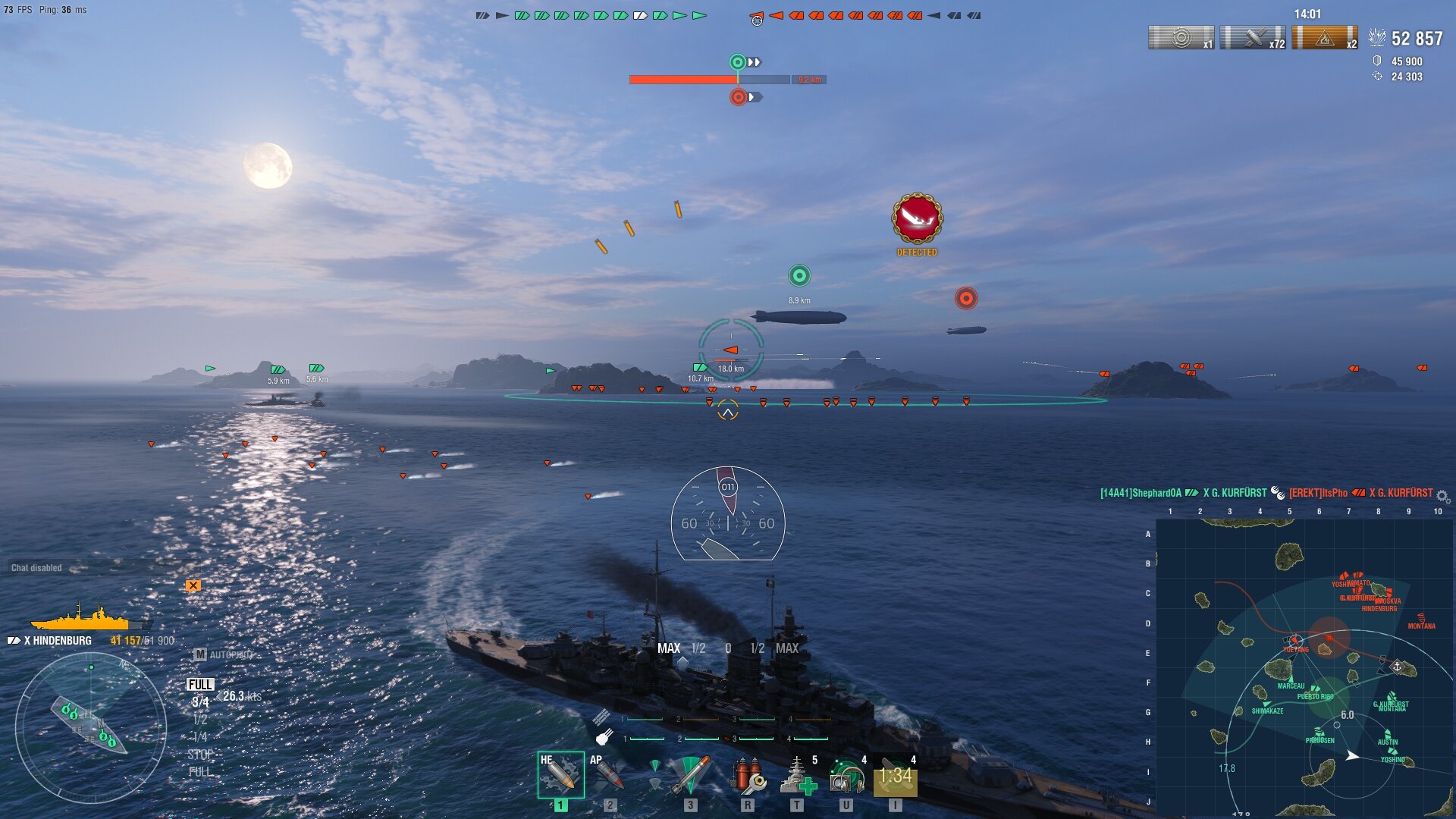Viewport: 1456px width, 819px height.
Task: Activate the Hydroacoustic Search consumable
Action: click(x=847, y=776)
